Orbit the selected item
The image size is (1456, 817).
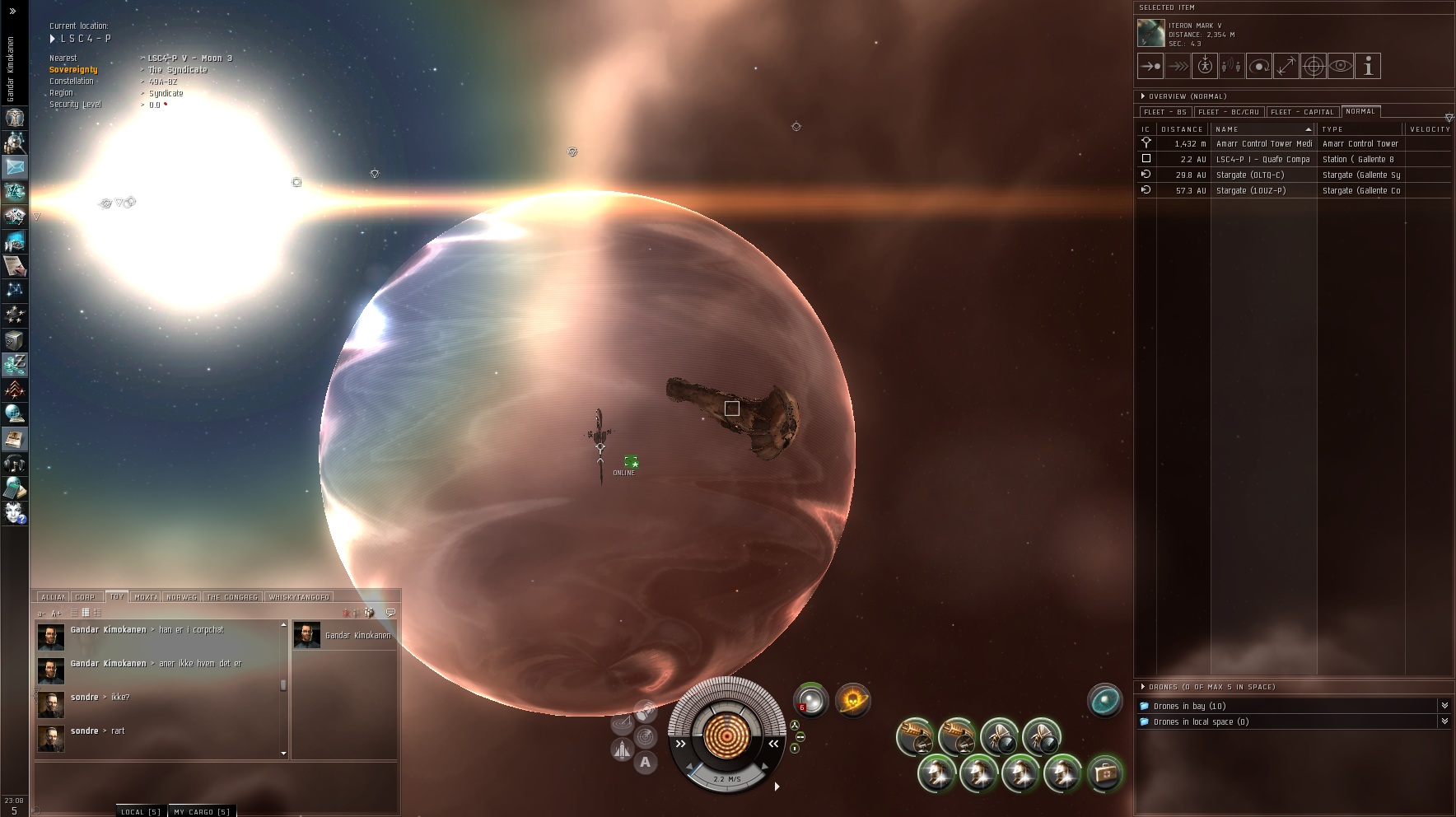pyautogui.click(x=1259, y=66)
